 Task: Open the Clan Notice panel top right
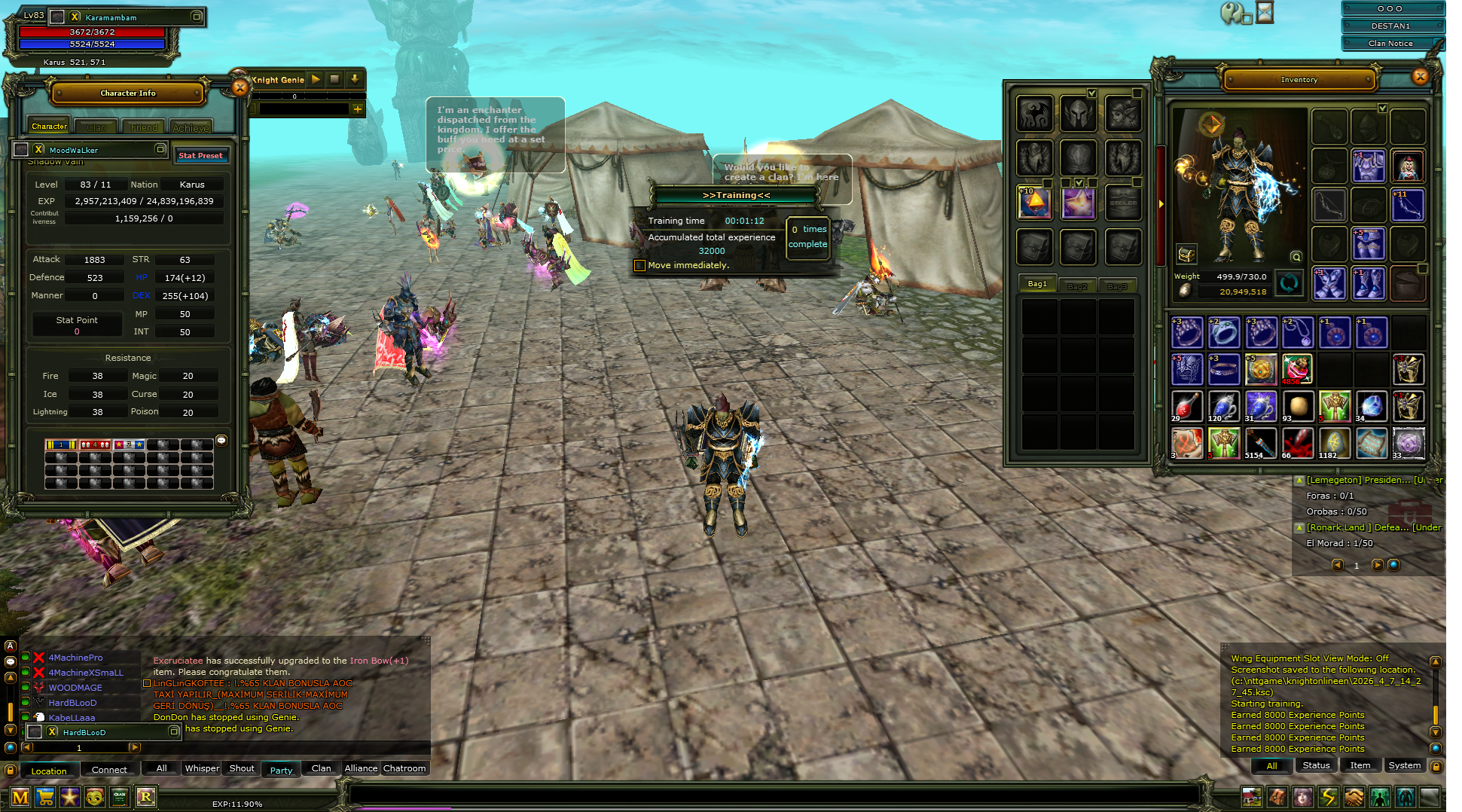tap(1391, 43)
